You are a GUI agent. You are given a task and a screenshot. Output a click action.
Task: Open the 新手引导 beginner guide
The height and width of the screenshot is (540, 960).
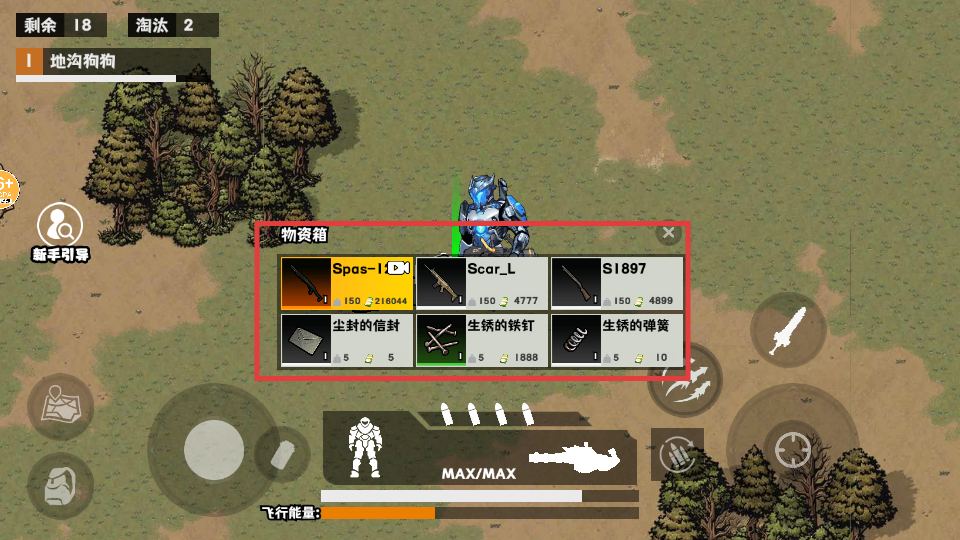[x=60, y=226]
